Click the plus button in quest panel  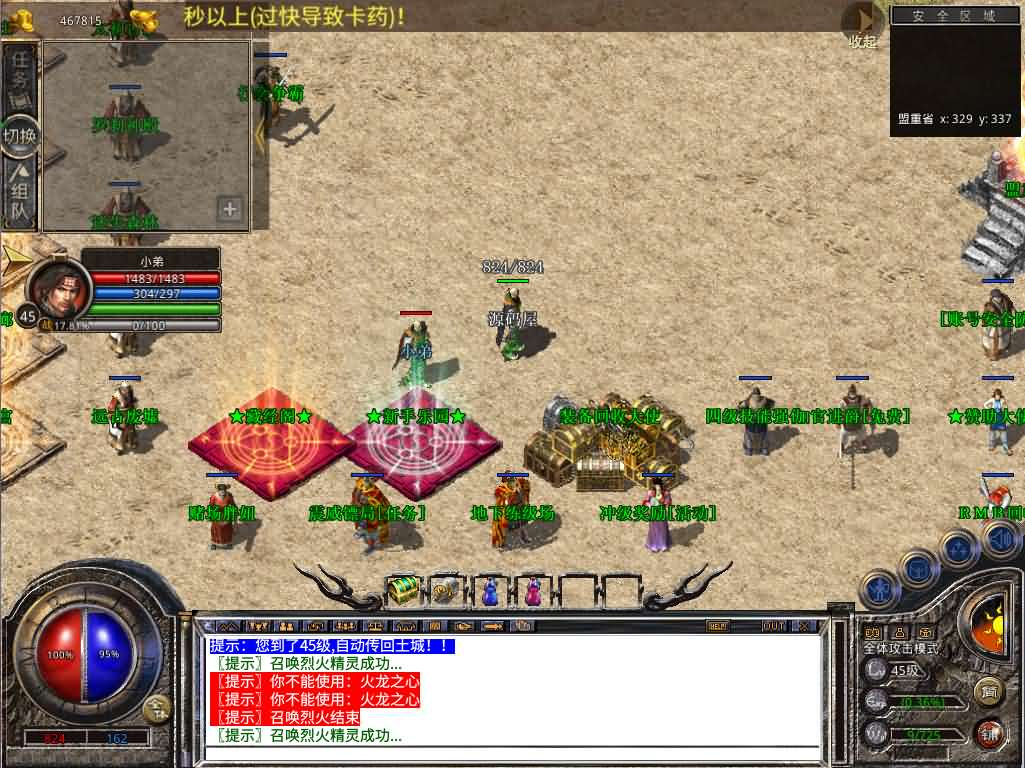tap(230, 209)
